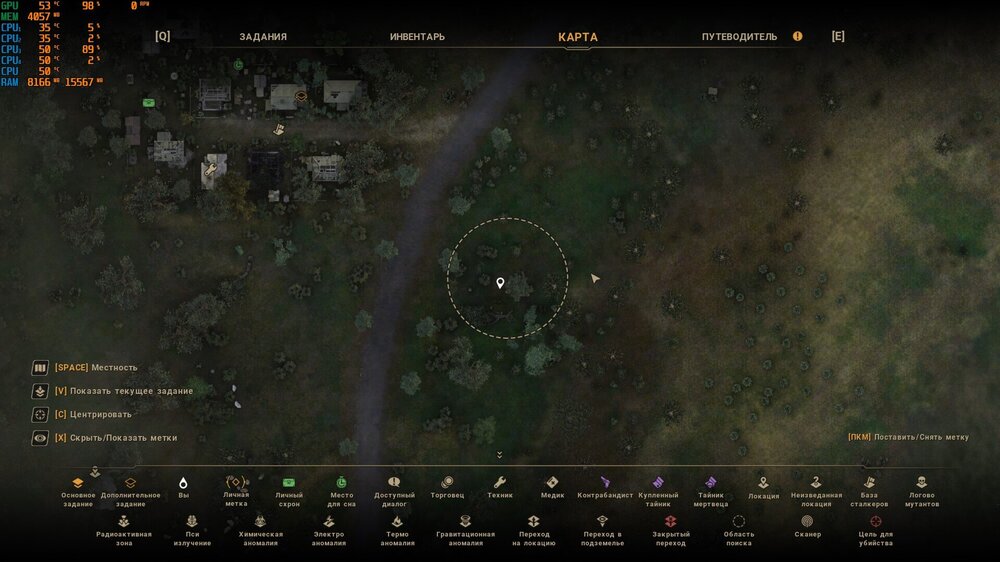Select the Медик legend entry
Image resolution: width=1000 pixels, height=562 pixels.
(x=553, y=487)
